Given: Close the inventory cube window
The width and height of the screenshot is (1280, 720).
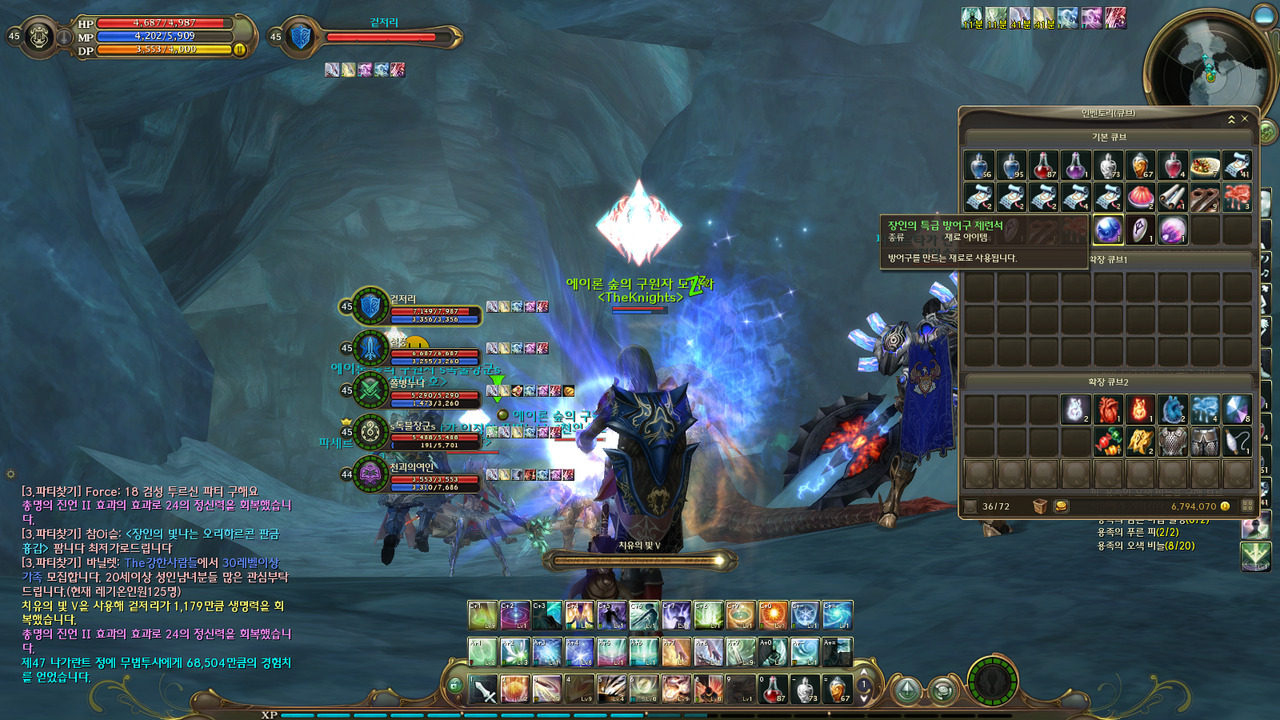Looking at the screenshot, I should [x=1244, y=119].
